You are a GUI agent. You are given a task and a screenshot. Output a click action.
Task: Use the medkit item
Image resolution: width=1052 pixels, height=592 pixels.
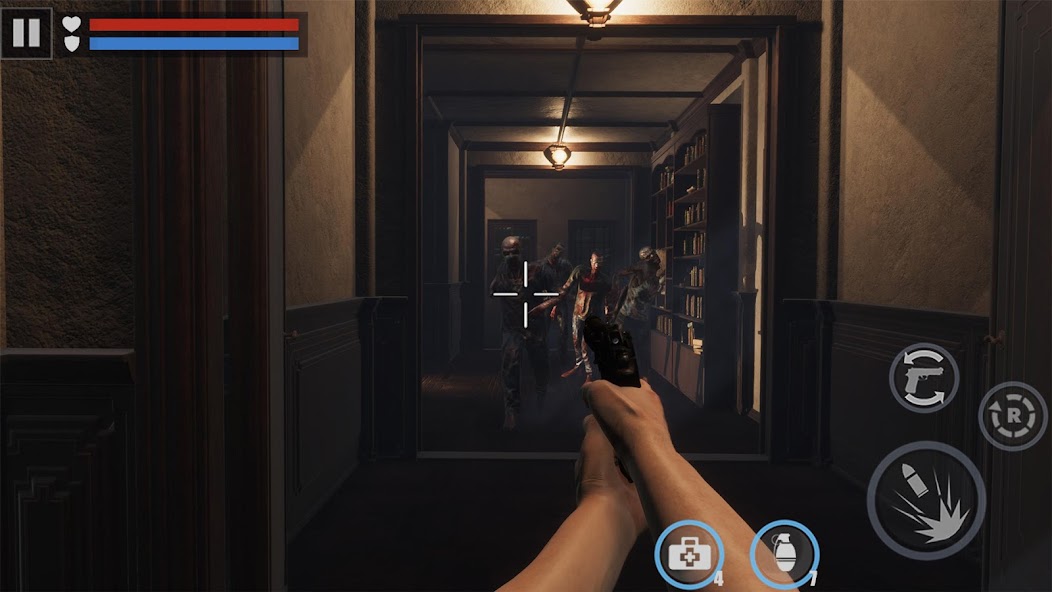(689, 554)
